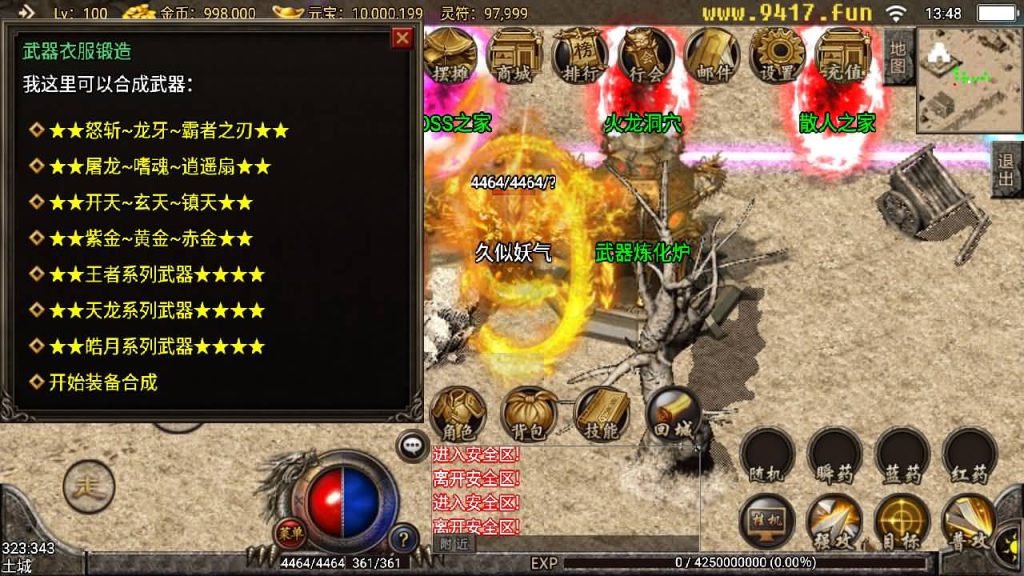Choose the 紫金~黄金~赤金 option
The width and height of the screenshot is (1024, 576).
click(142, 238)
